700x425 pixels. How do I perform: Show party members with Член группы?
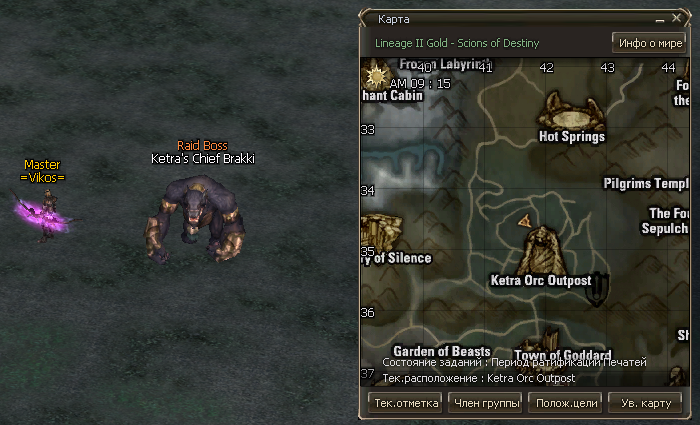487,403
